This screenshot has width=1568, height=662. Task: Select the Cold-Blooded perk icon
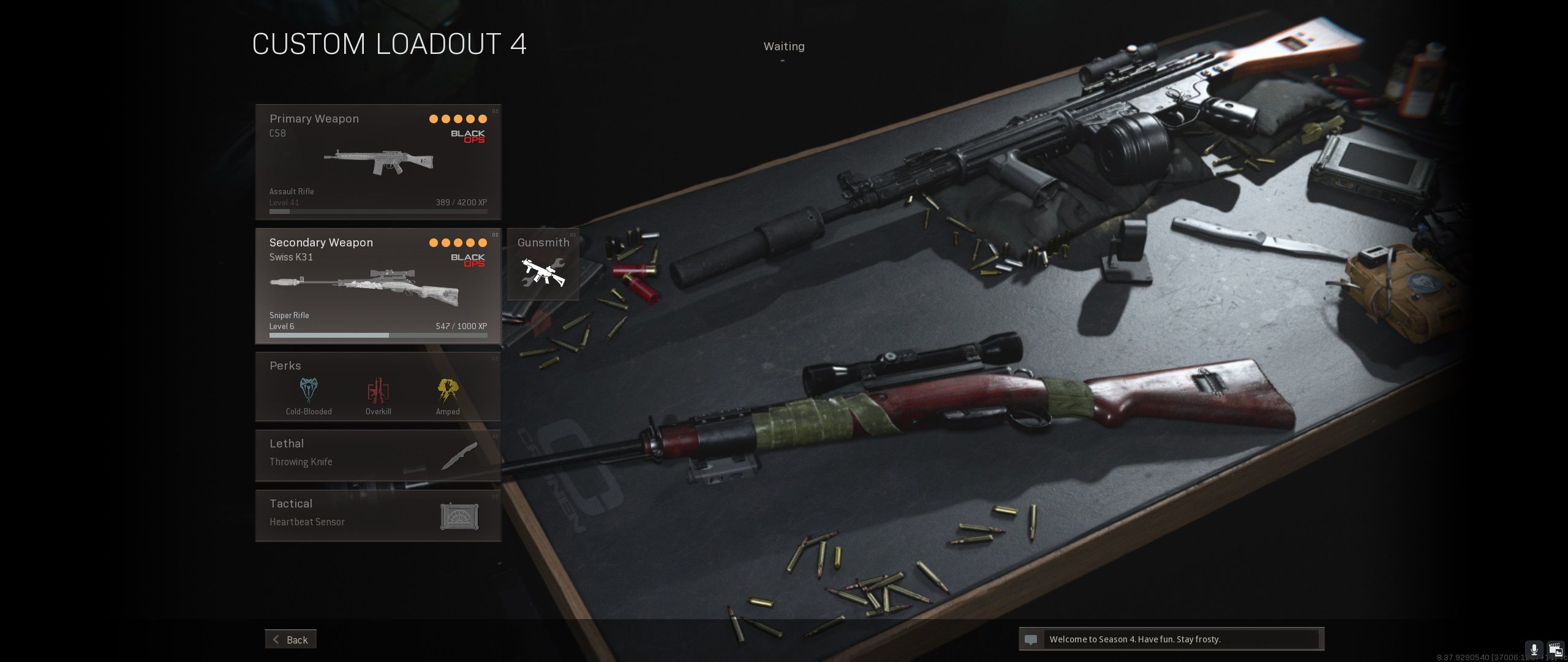click(x=308, y=390)
